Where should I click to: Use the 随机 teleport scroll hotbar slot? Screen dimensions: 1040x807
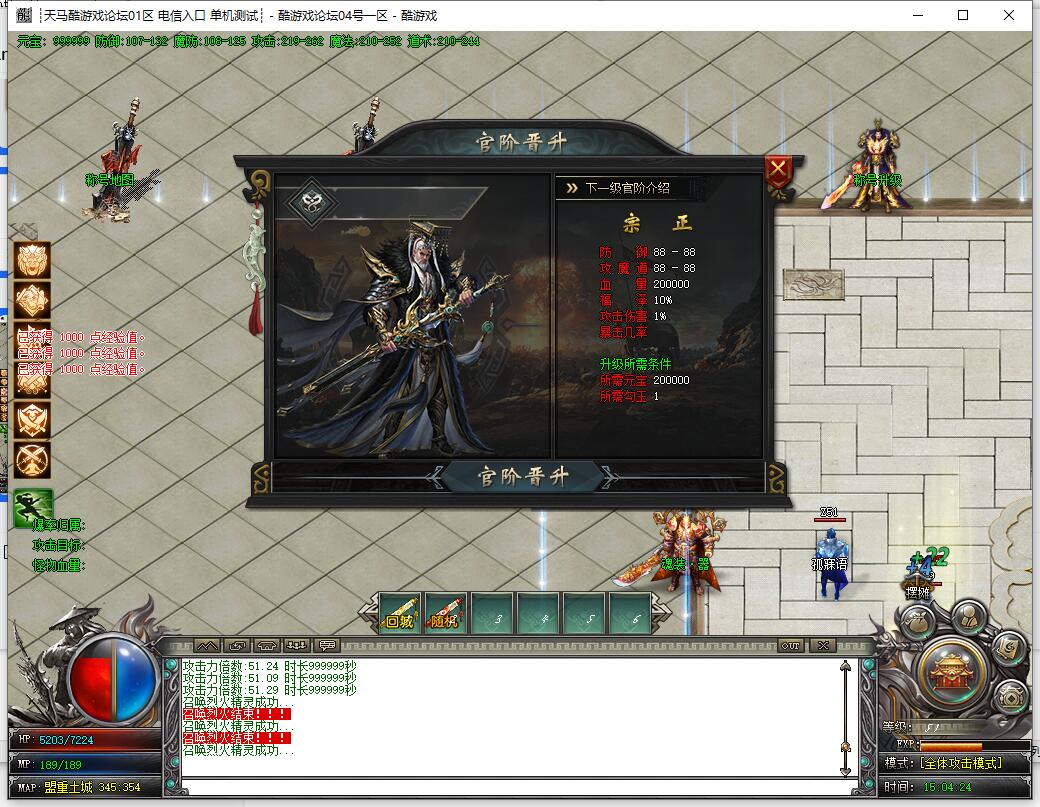[446, 613]
